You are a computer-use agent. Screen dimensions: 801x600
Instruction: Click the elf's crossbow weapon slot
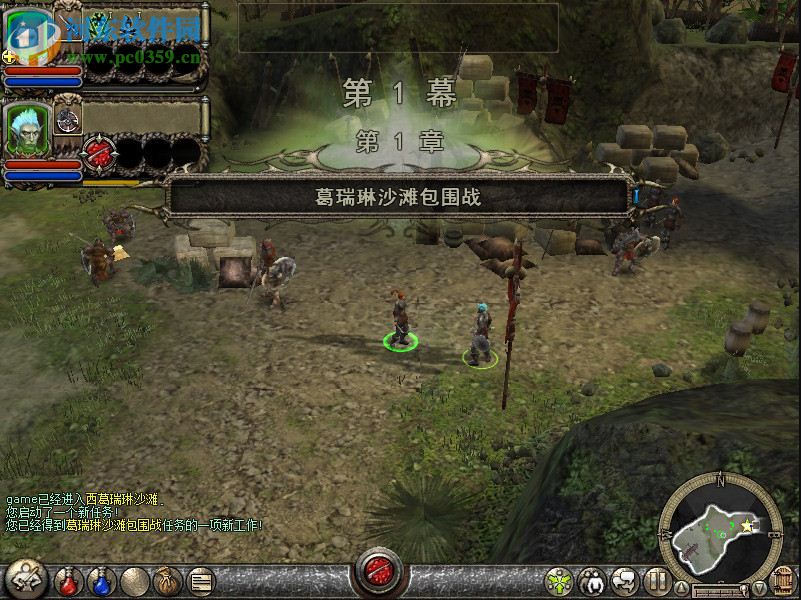(x=68, y=118)
